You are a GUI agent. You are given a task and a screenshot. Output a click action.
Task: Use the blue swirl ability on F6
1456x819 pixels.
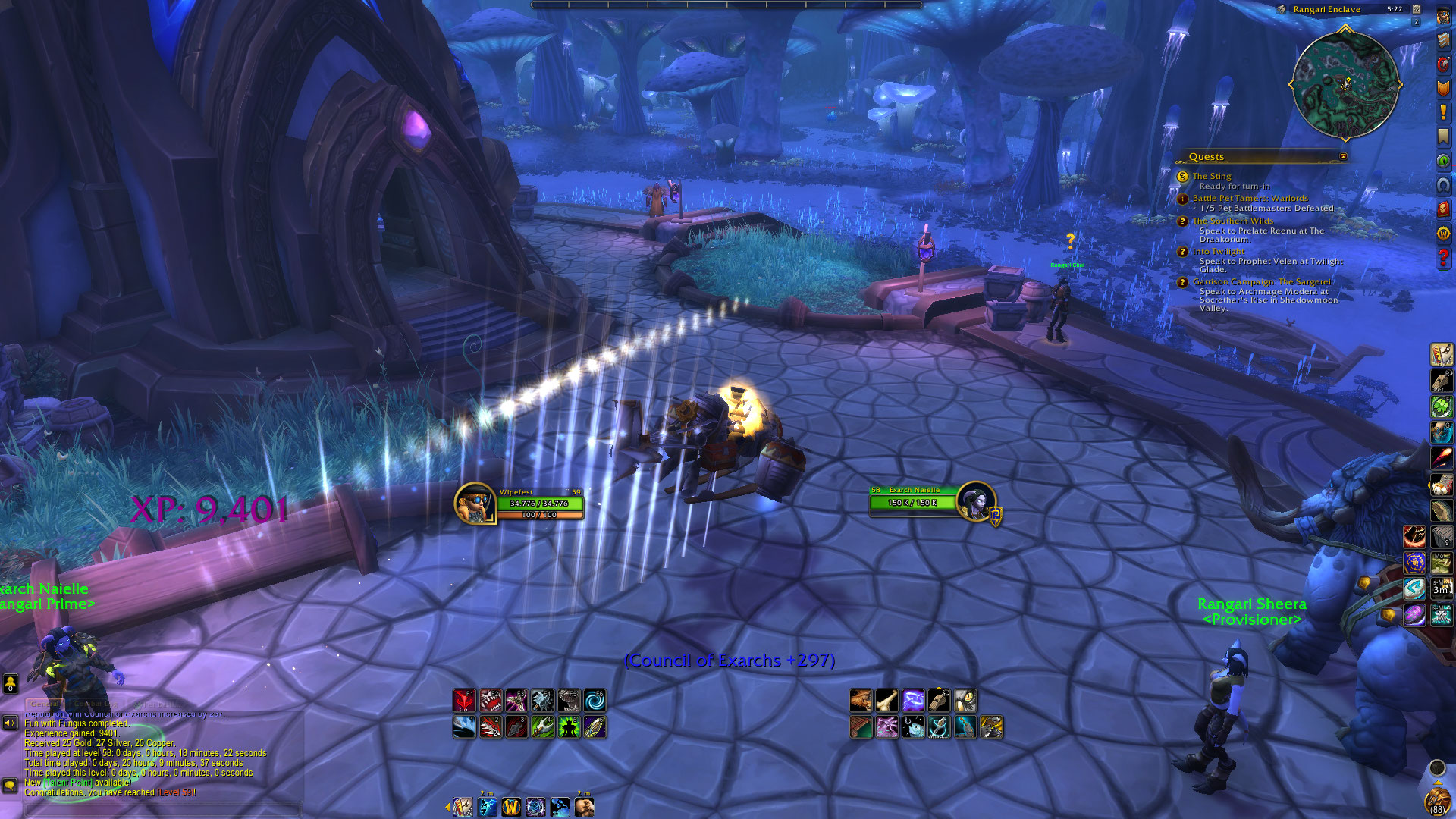(595, 701)
